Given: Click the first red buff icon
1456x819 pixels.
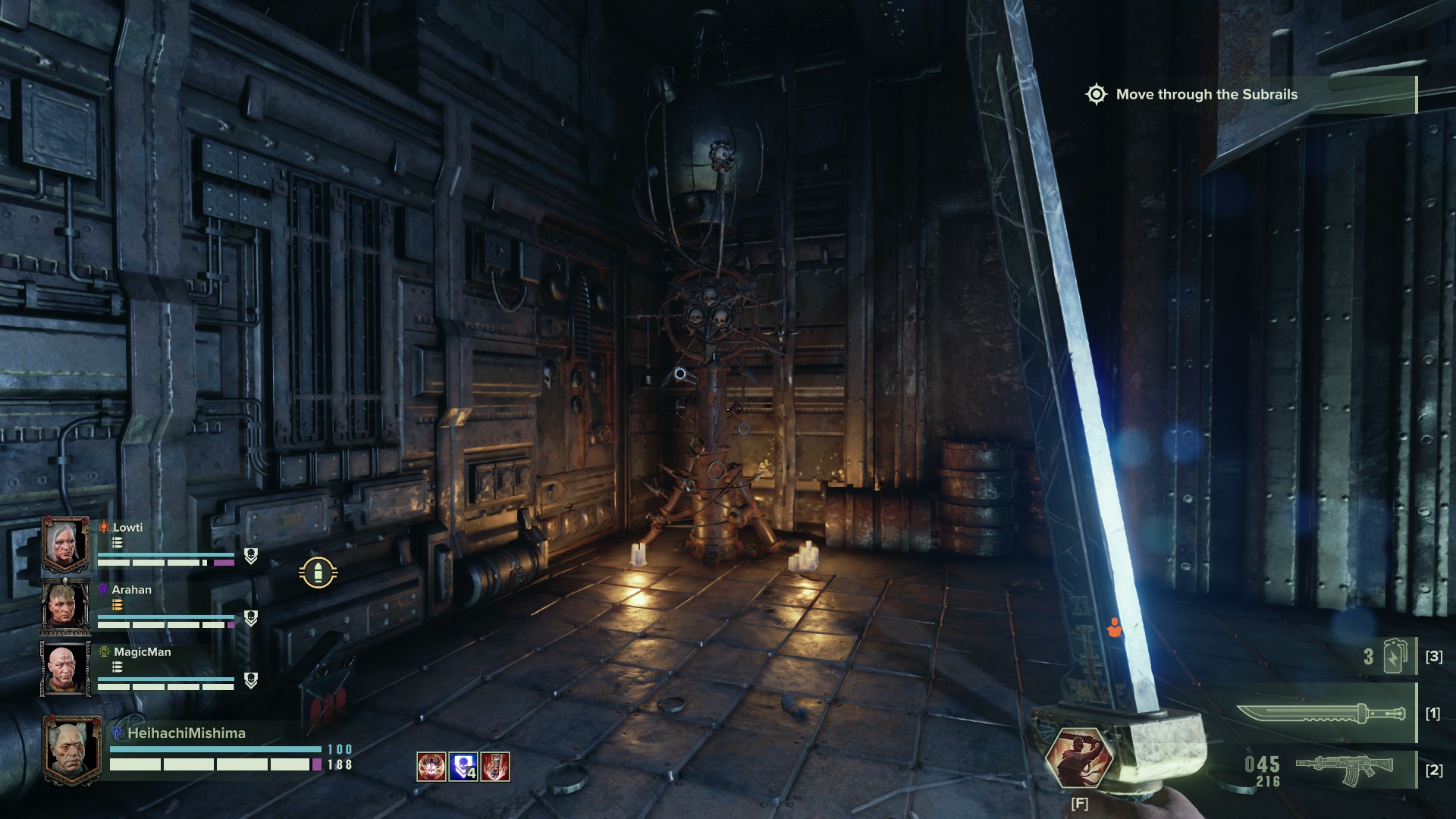Looking at the screenshot, I should (431, 767).
